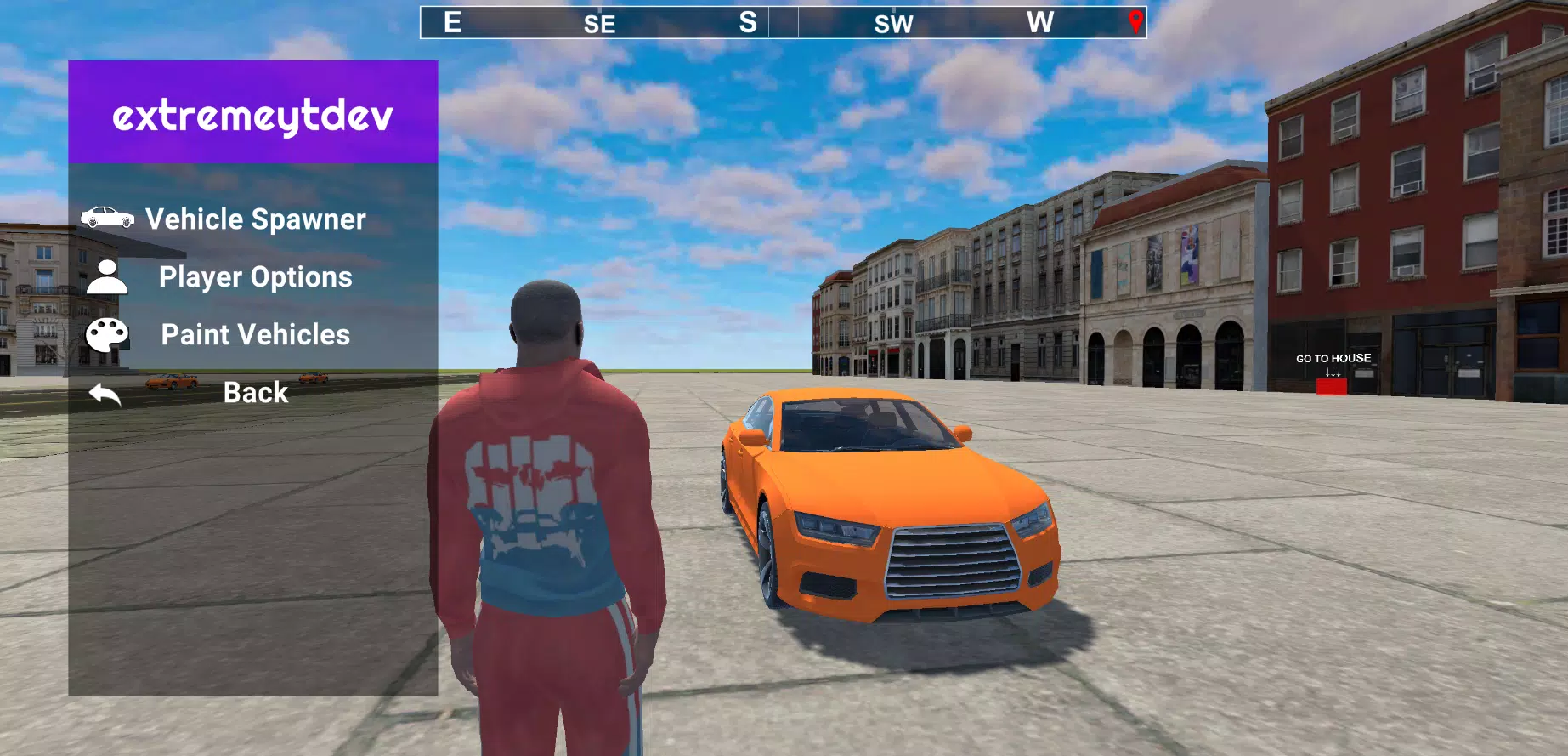Select Paint Vehicles from the menu
1568x756 pixels.
click(x=255, y=334)
